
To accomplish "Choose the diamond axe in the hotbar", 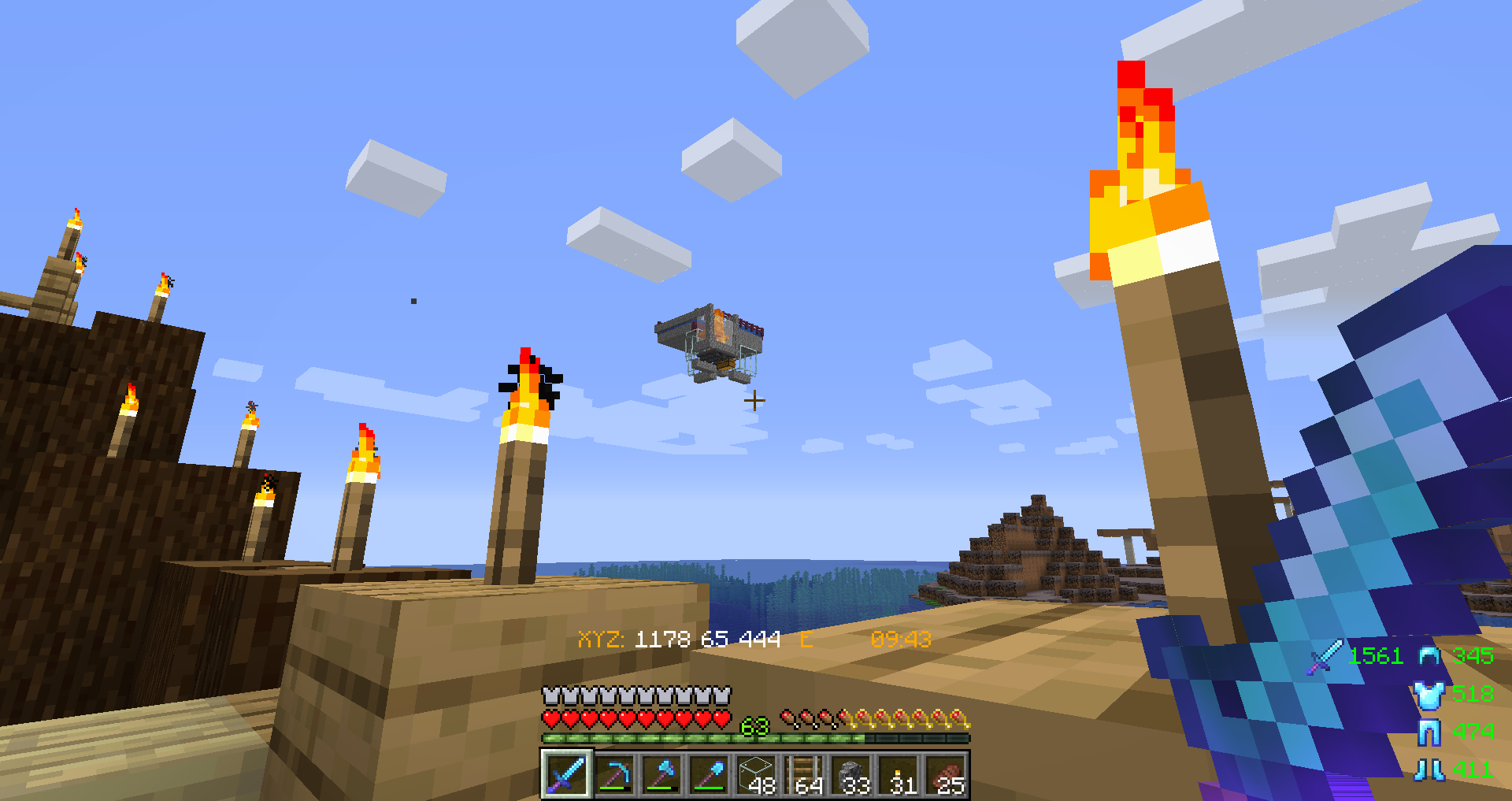I will tap(661, 774).
